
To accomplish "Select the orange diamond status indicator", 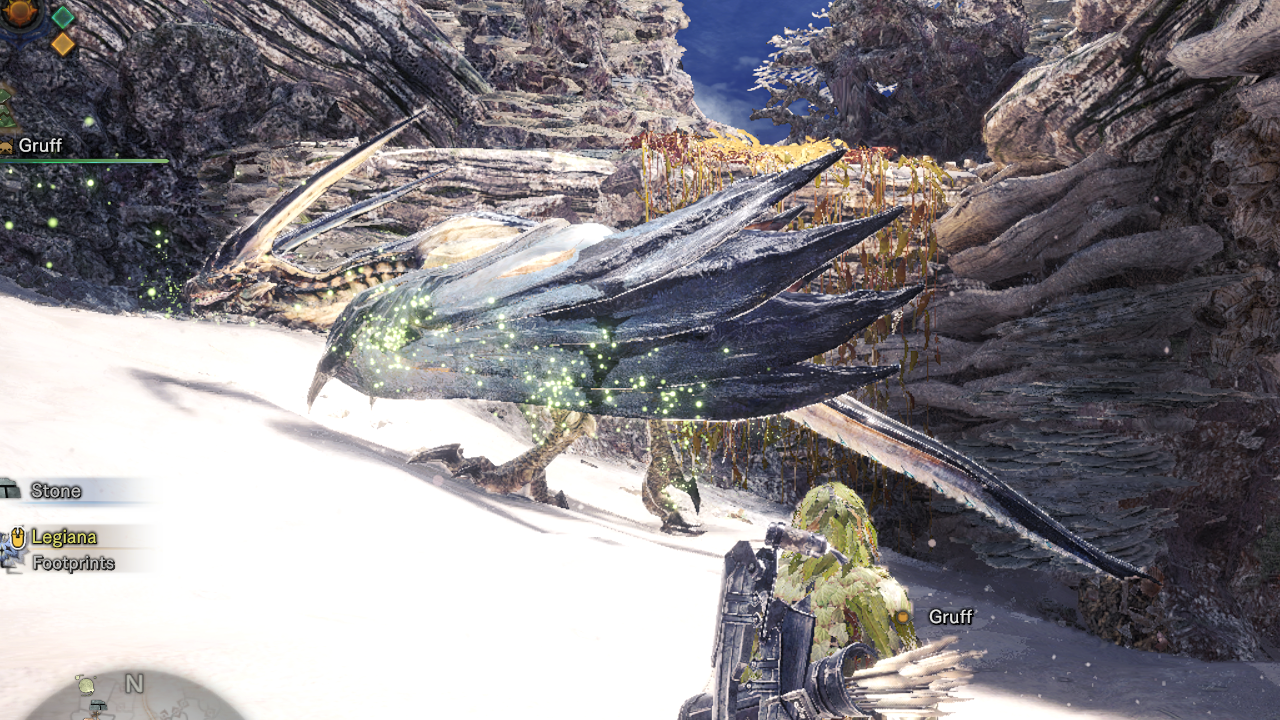I will point(63,44).
